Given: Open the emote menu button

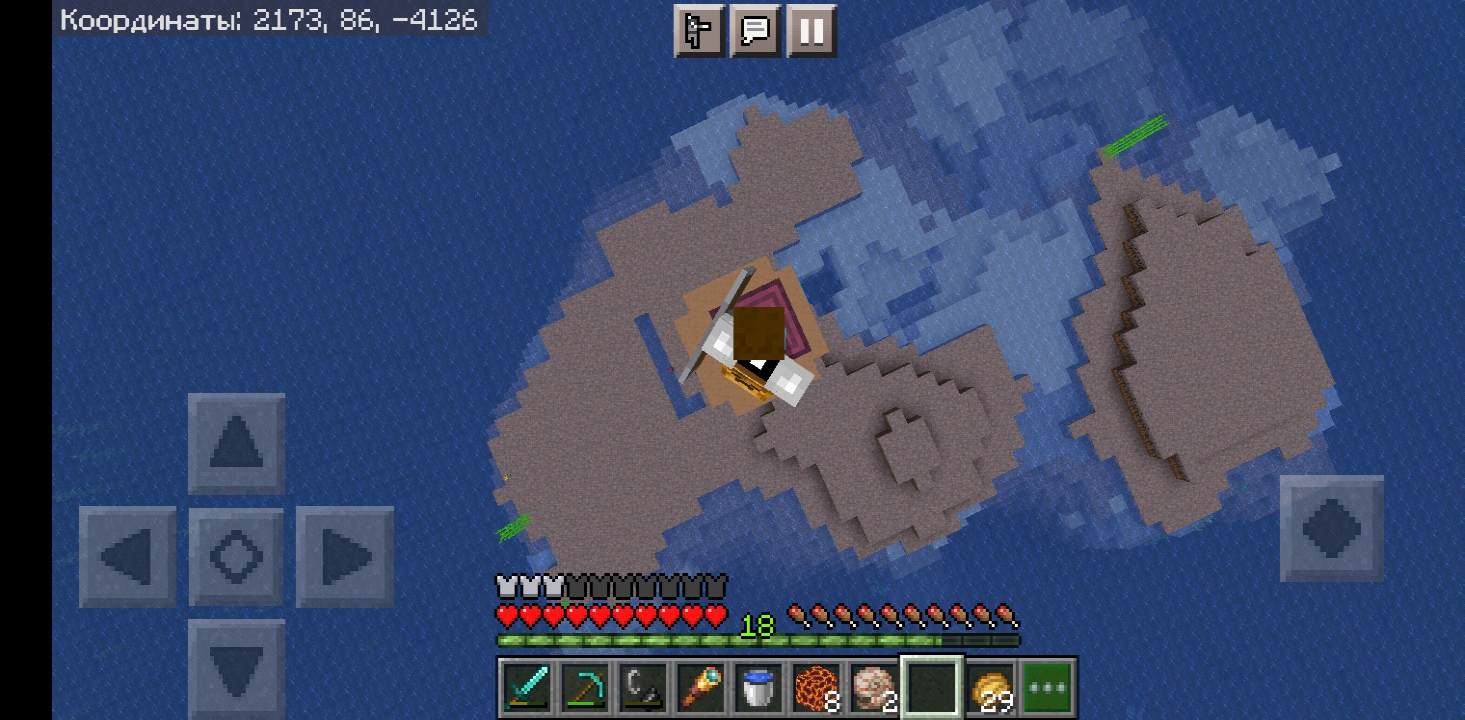Looking at the screenshot, I should [698, 31].
